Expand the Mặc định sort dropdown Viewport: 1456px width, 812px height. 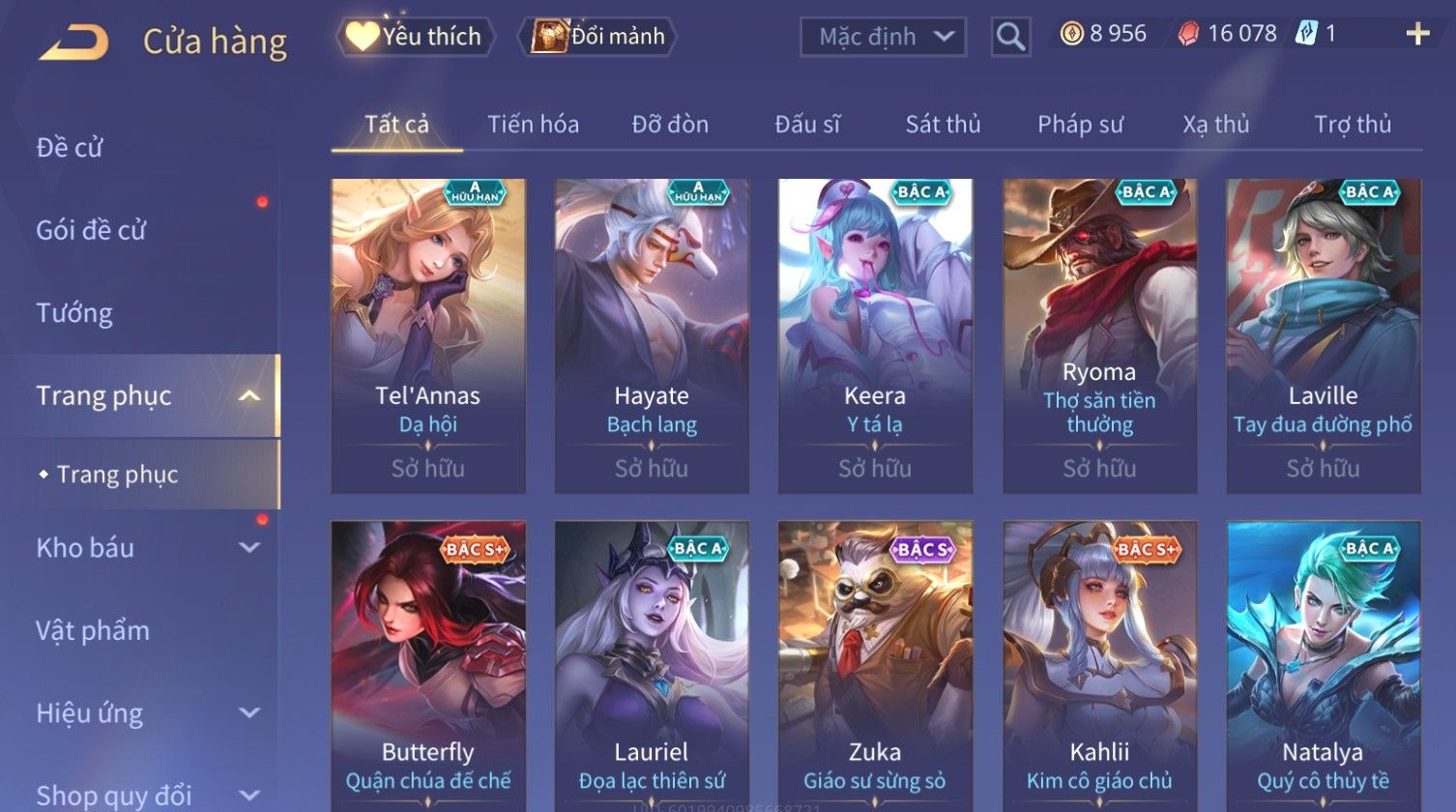(x=883, y=37)
